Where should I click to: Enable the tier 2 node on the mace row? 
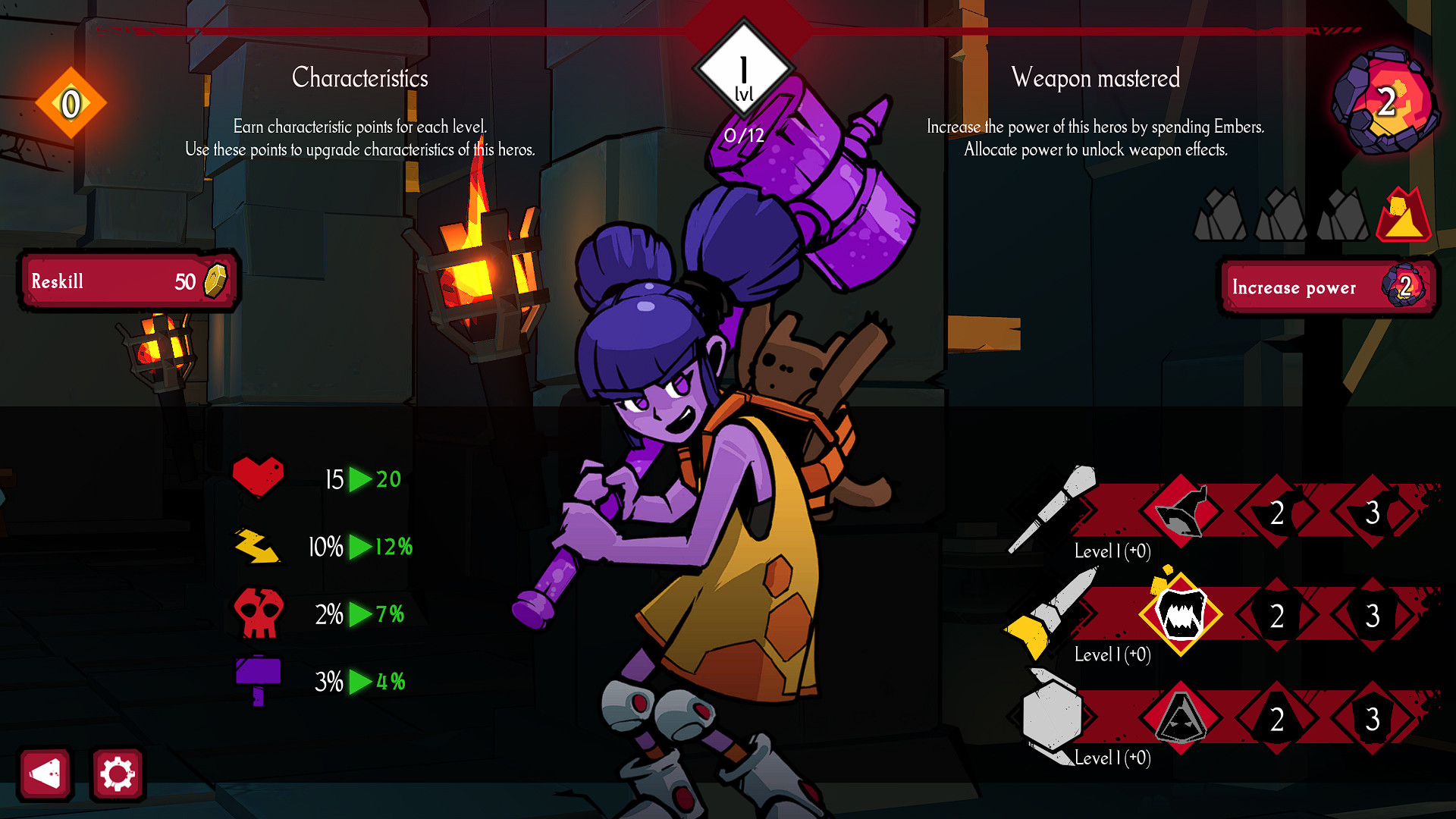coord(1276,719)
